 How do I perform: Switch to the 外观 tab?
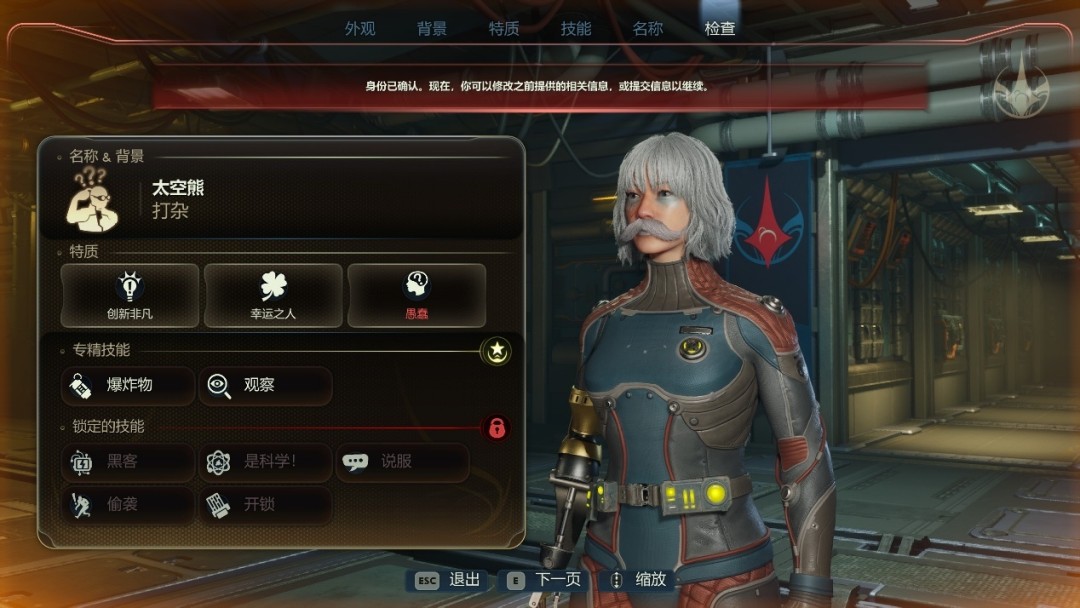[360, 29]
